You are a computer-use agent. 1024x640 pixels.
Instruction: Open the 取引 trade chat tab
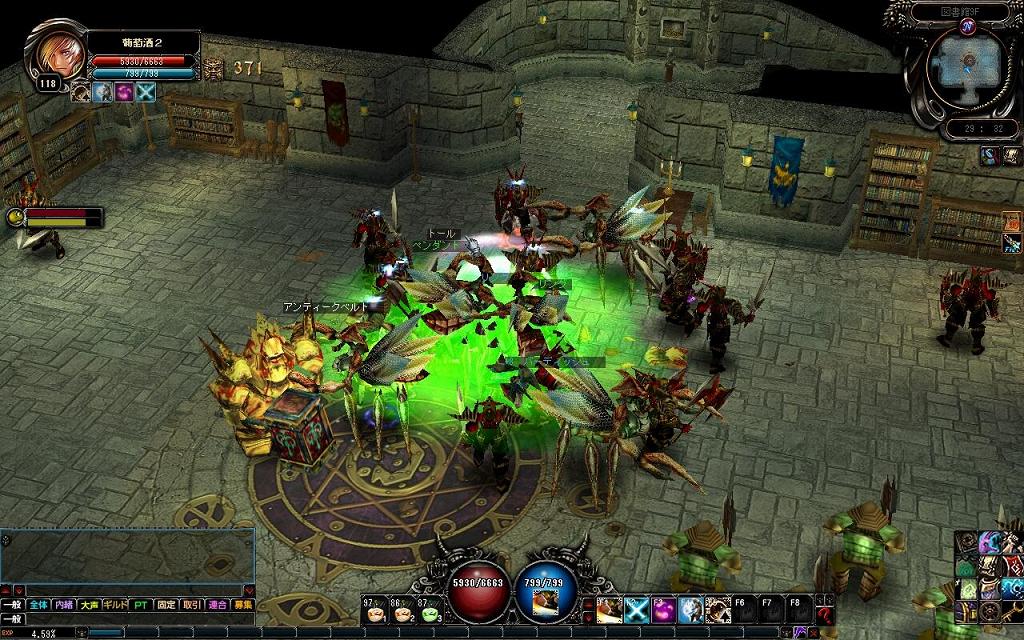(x=192, y=605)
